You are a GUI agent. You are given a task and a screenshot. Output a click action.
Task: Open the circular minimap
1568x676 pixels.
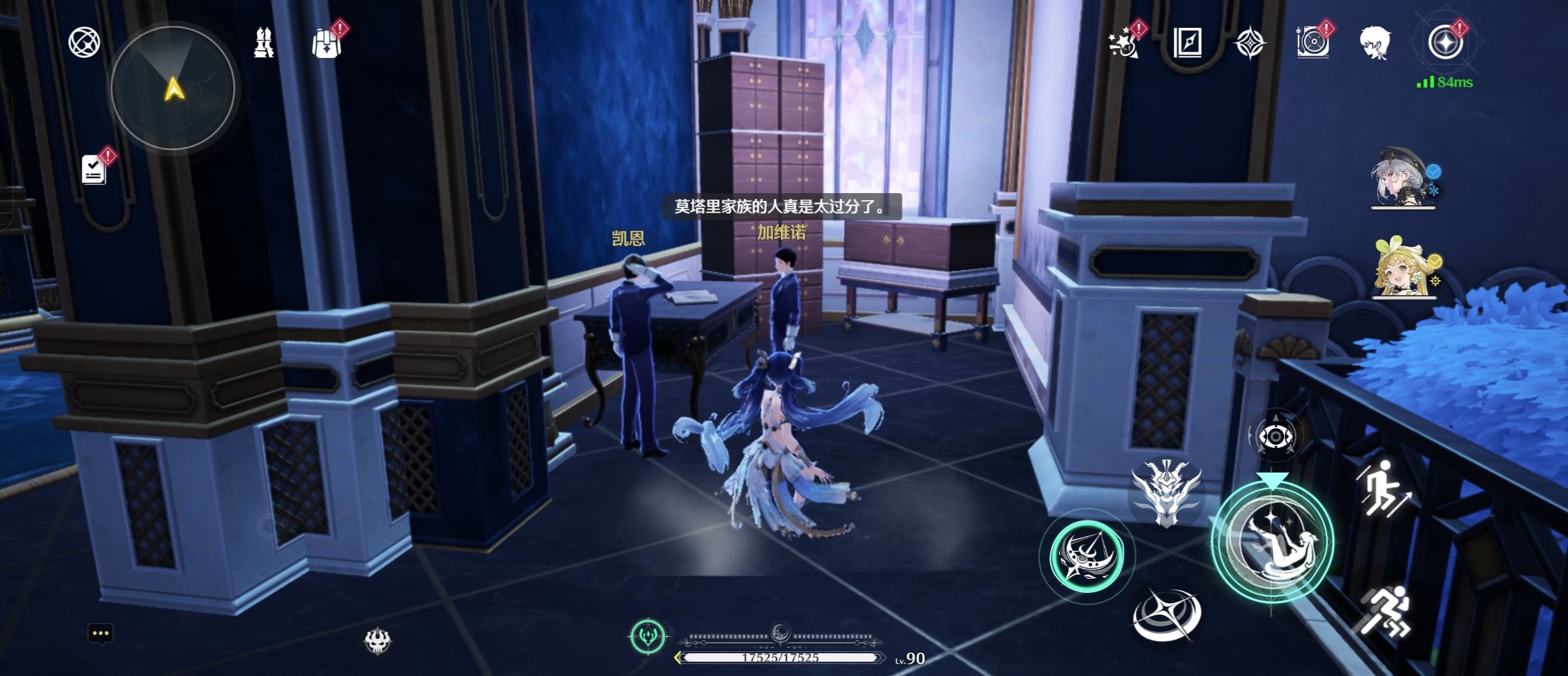[173, 87]
